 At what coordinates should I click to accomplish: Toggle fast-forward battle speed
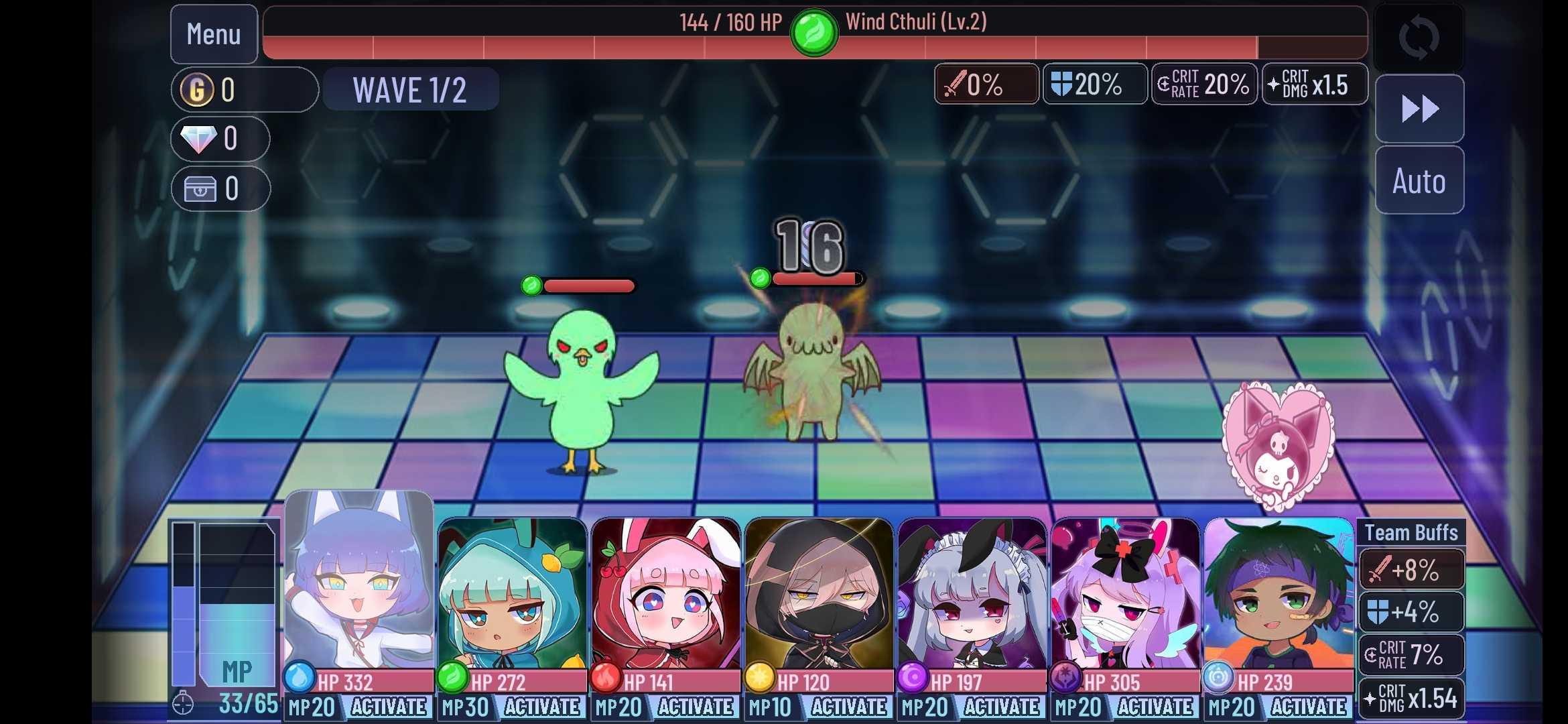(x=1419, y=107)
